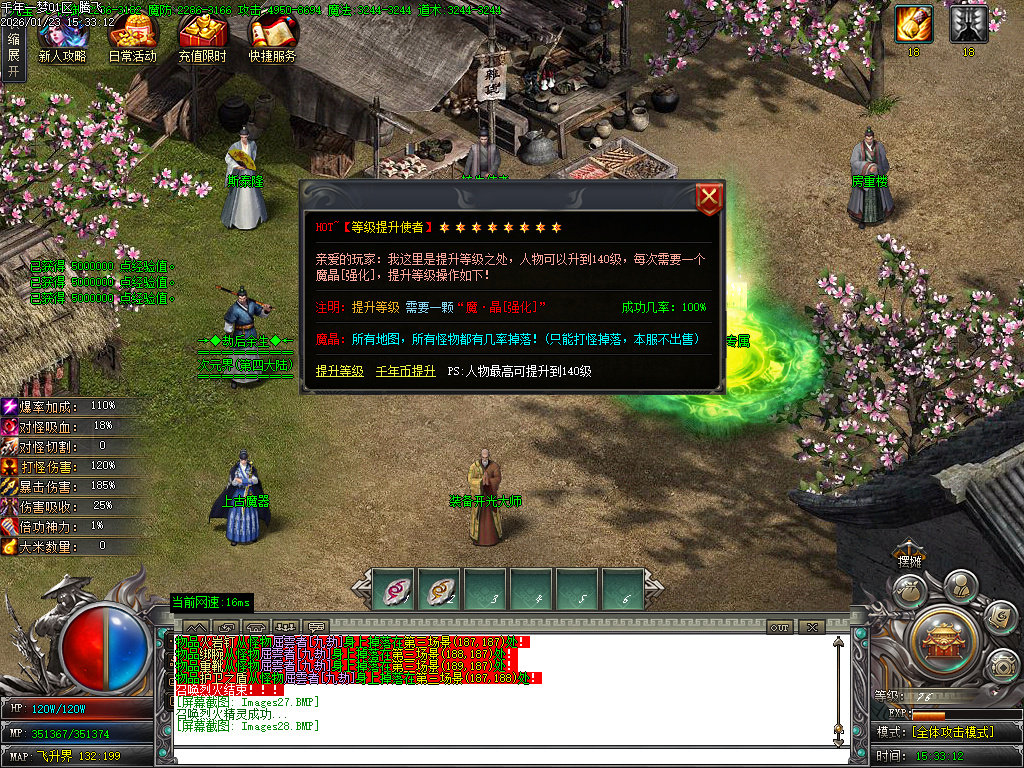This screenshot has width=1024, height=768.
Task: Open the 快捷服务 quick services scroll
Action: [273, 40]
